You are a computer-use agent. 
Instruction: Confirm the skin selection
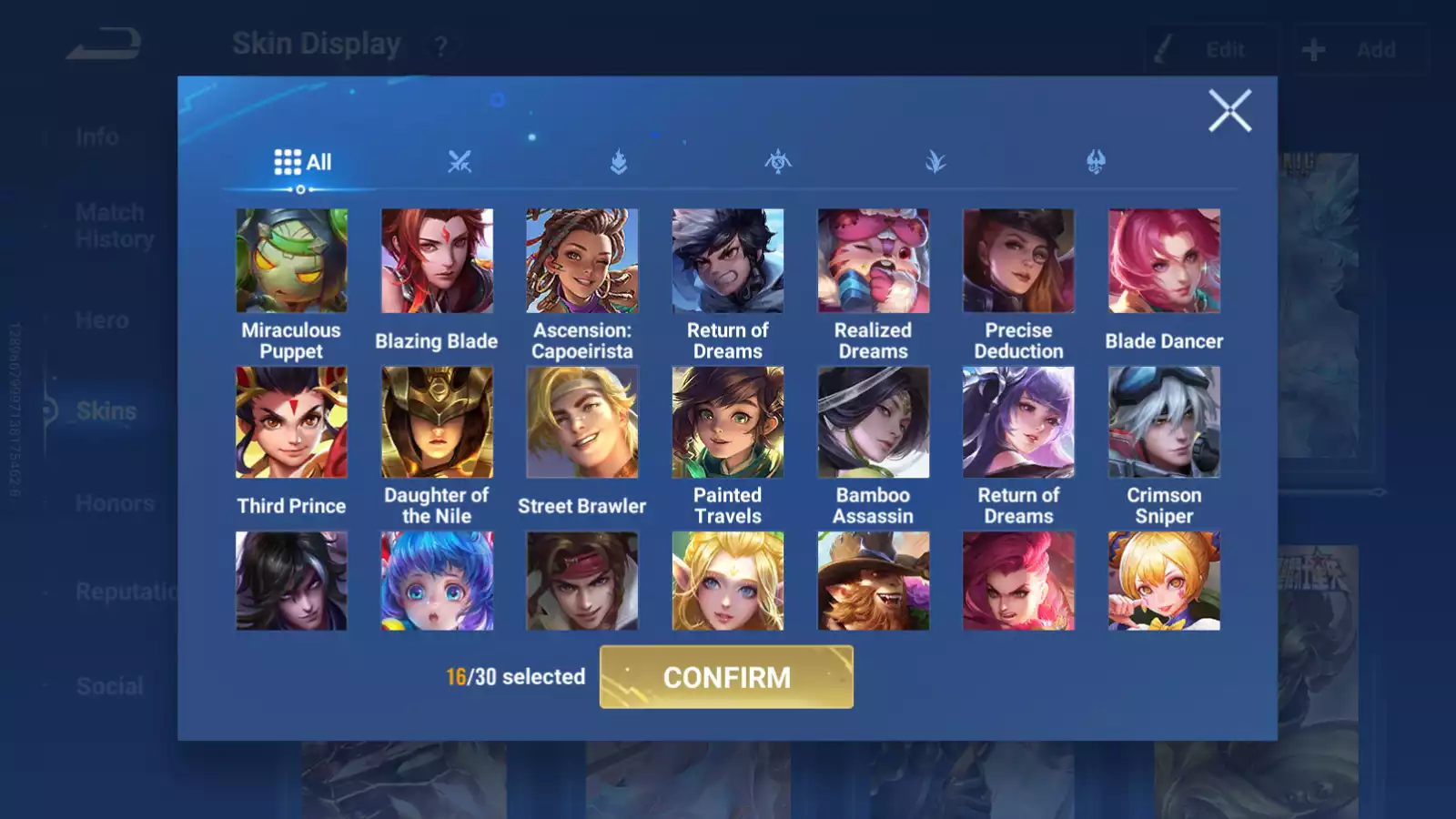726,677
